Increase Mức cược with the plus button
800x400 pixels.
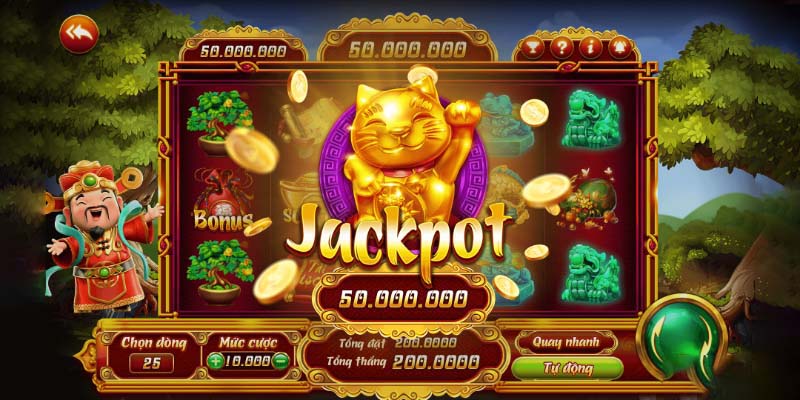(216, 361)
